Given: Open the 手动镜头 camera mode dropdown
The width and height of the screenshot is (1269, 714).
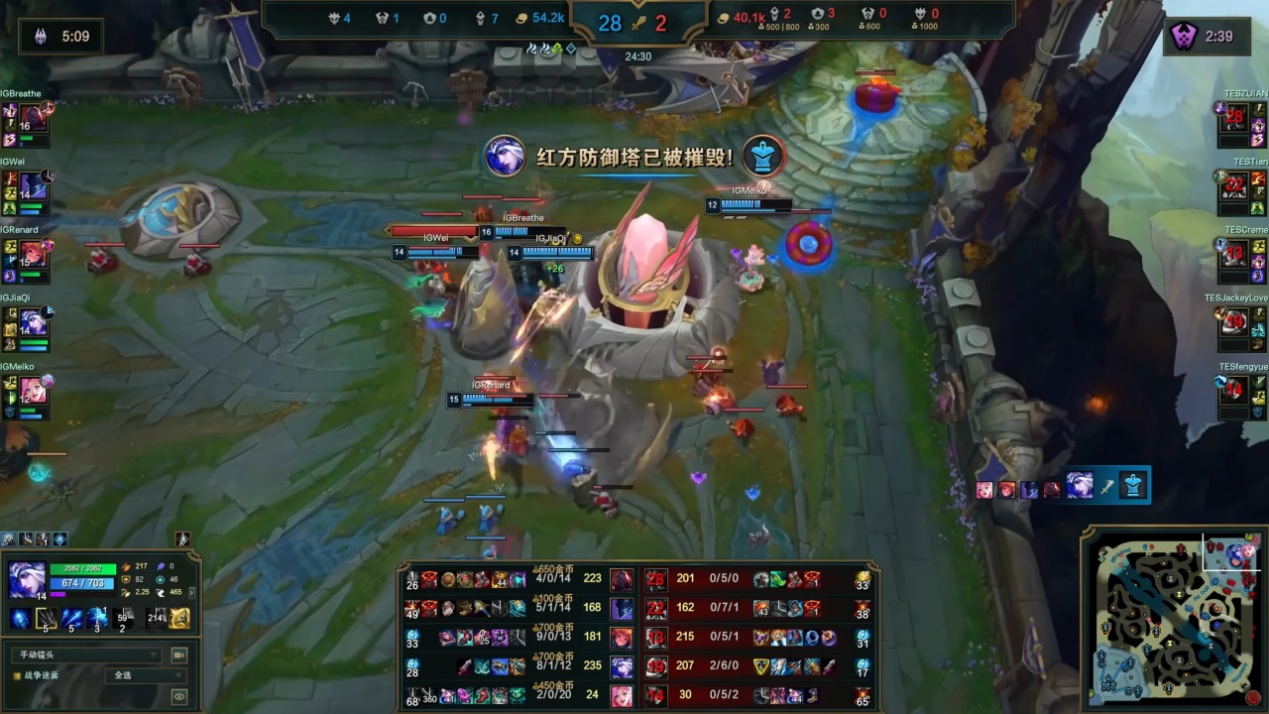Looking at the screenshot, I should [x=84, y=655].
